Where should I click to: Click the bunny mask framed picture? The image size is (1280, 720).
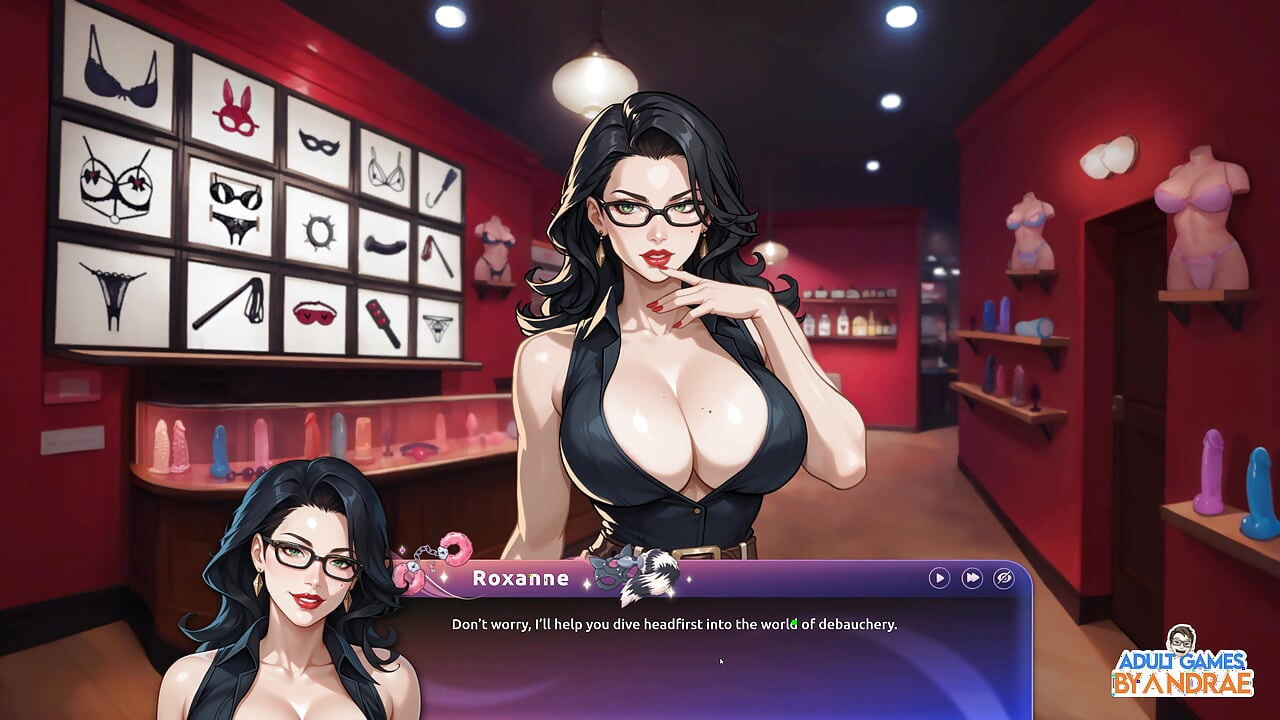[x=235, y=108]
